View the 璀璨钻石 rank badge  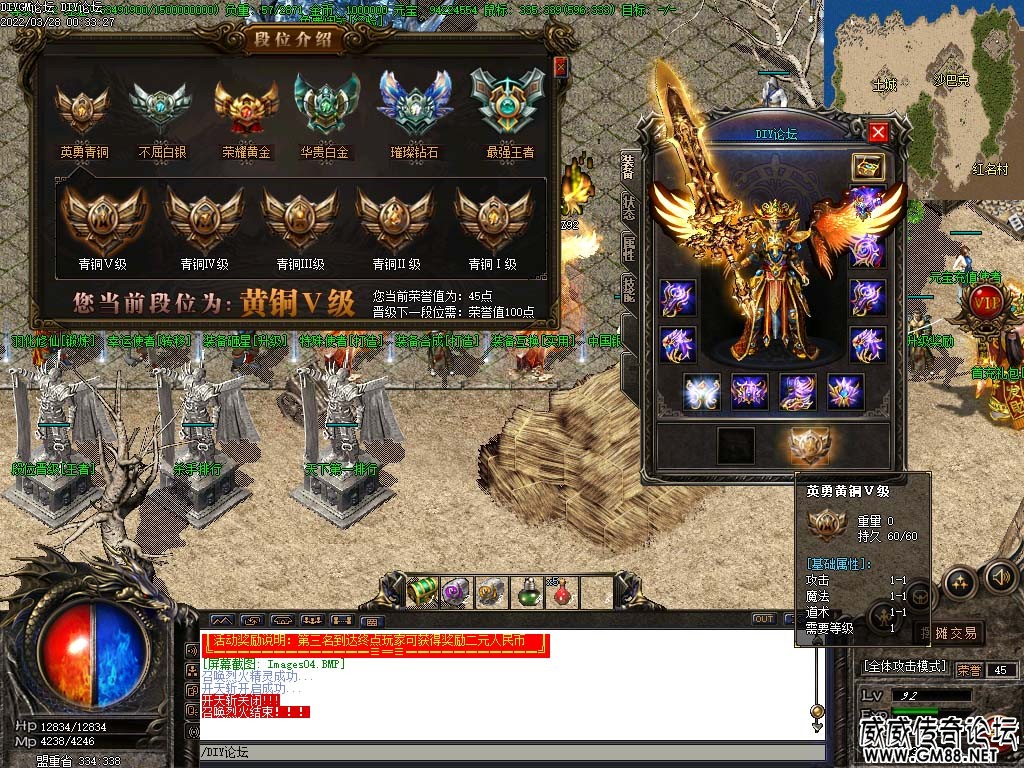click(x=413, y=104)
